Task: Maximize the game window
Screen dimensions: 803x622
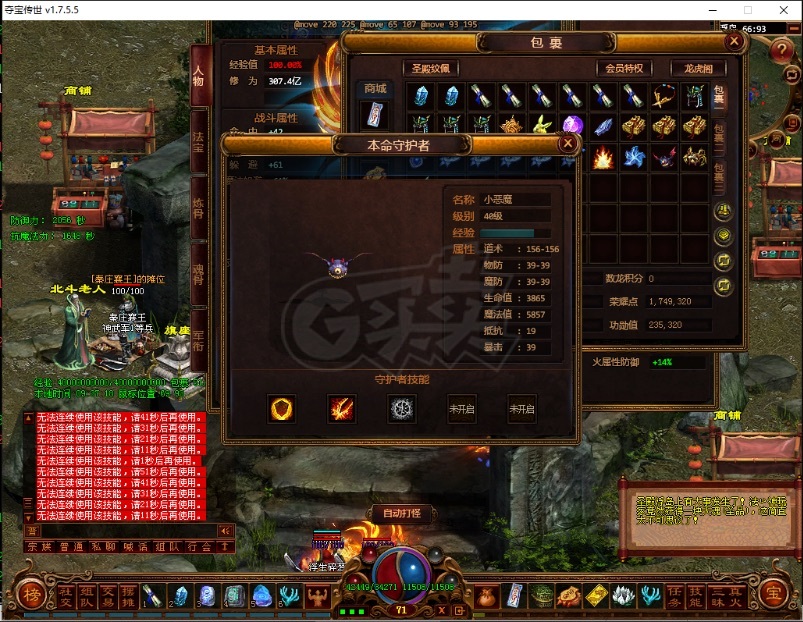Action: [747, 9]
